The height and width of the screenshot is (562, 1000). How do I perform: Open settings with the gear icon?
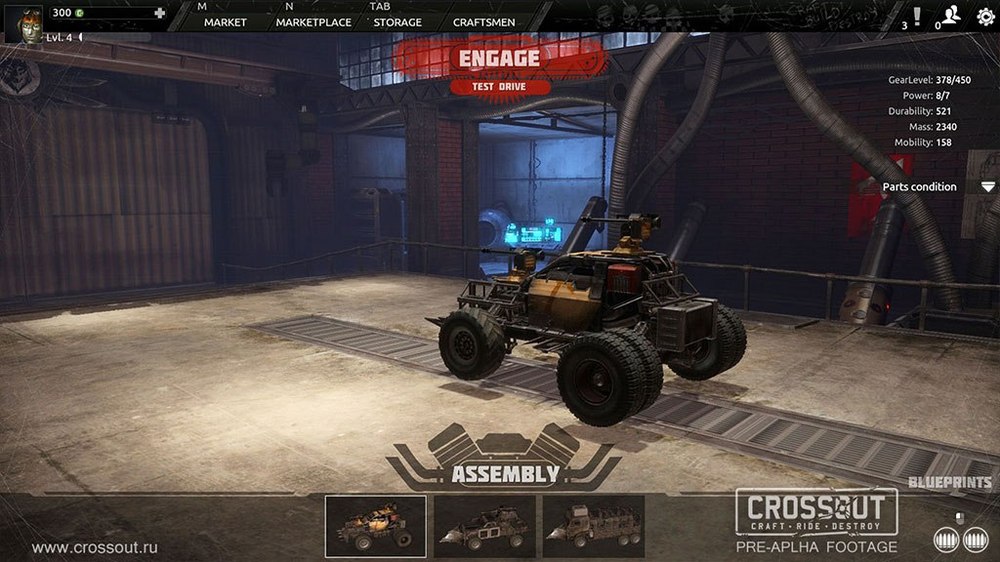pos(985,16)
